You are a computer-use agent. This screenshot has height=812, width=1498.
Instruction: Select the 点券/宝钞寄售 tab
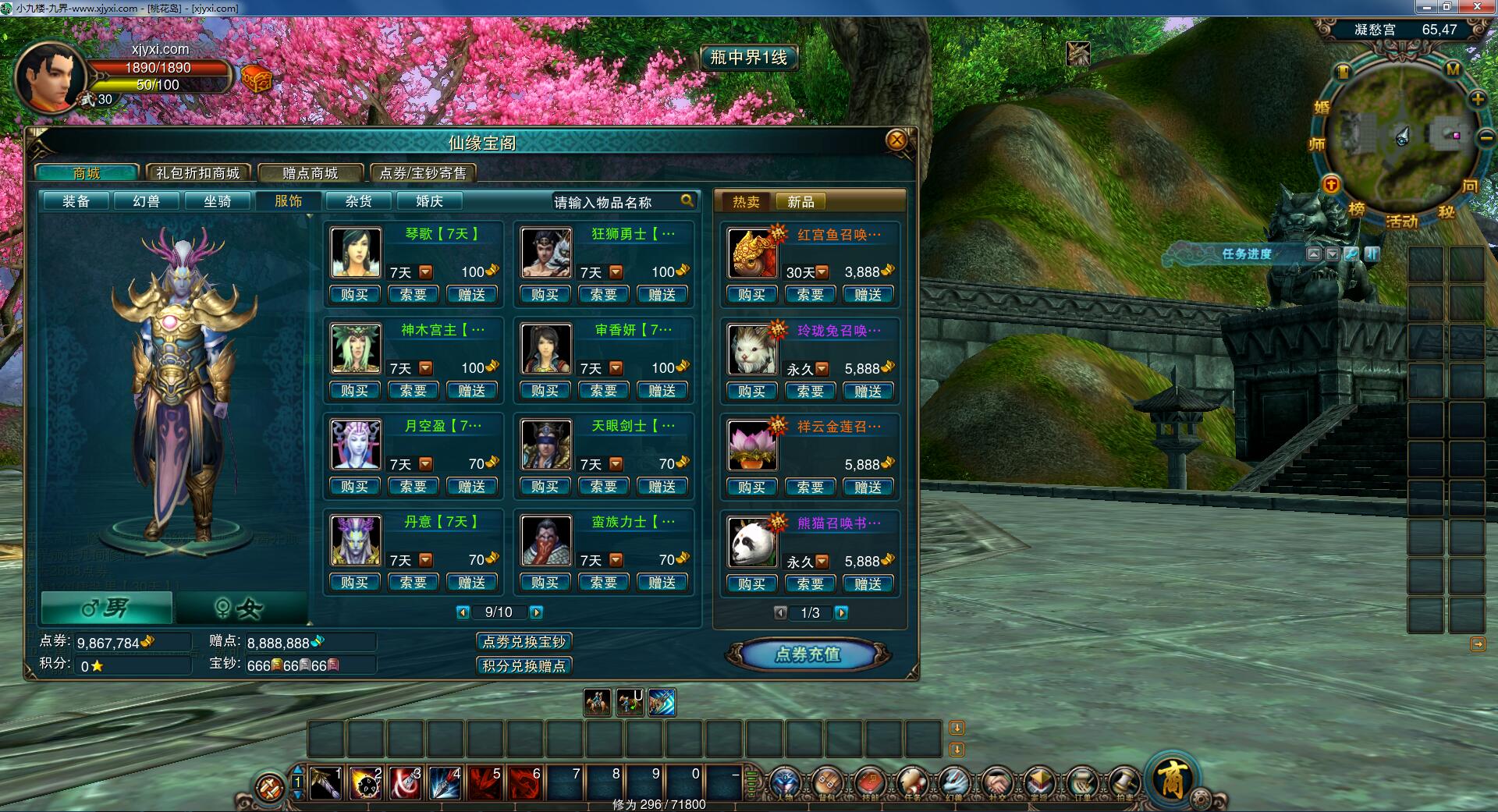pos(423,173)
